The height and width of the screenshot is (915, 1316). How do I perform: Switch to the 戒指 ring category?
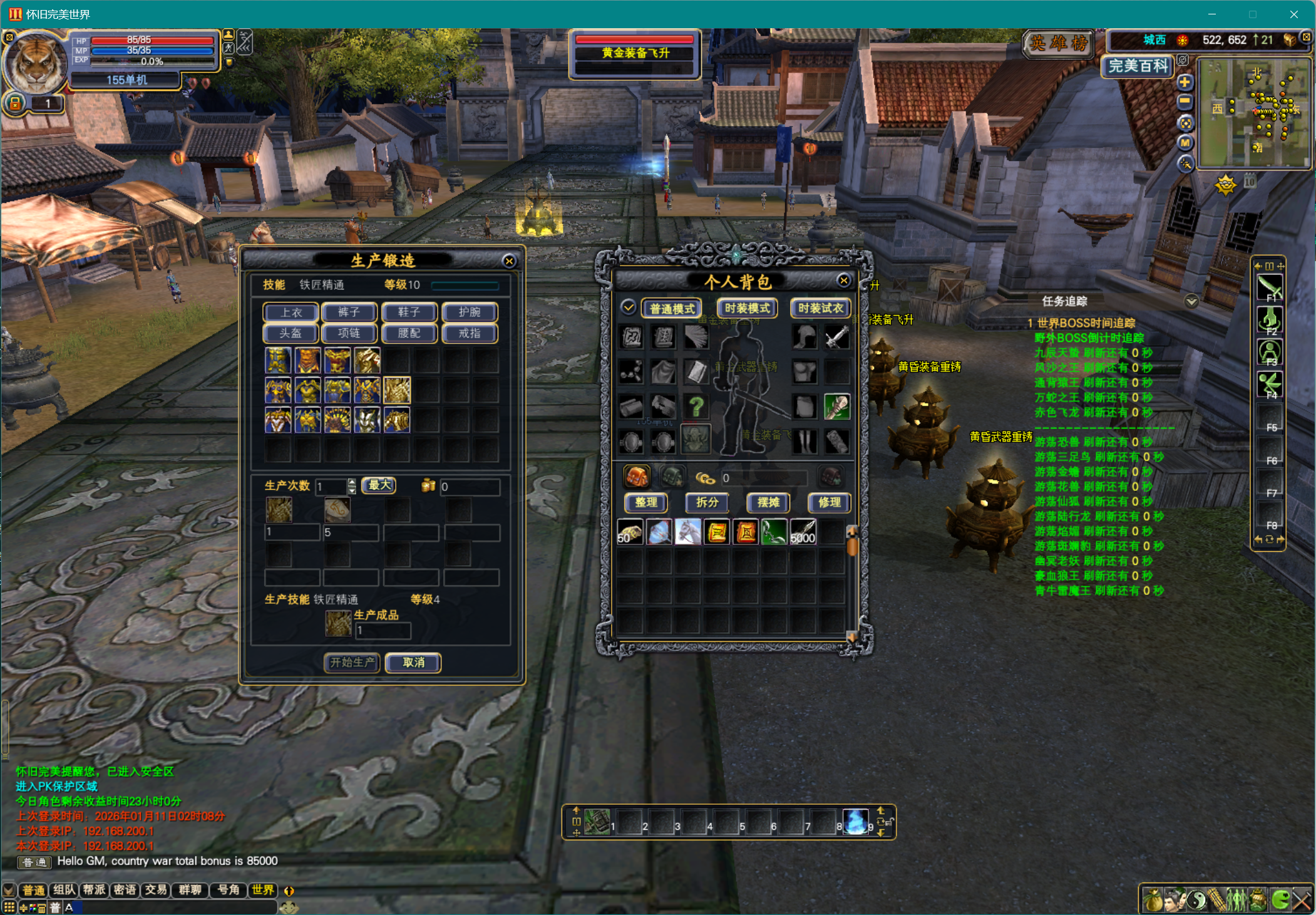coord(470,333)
